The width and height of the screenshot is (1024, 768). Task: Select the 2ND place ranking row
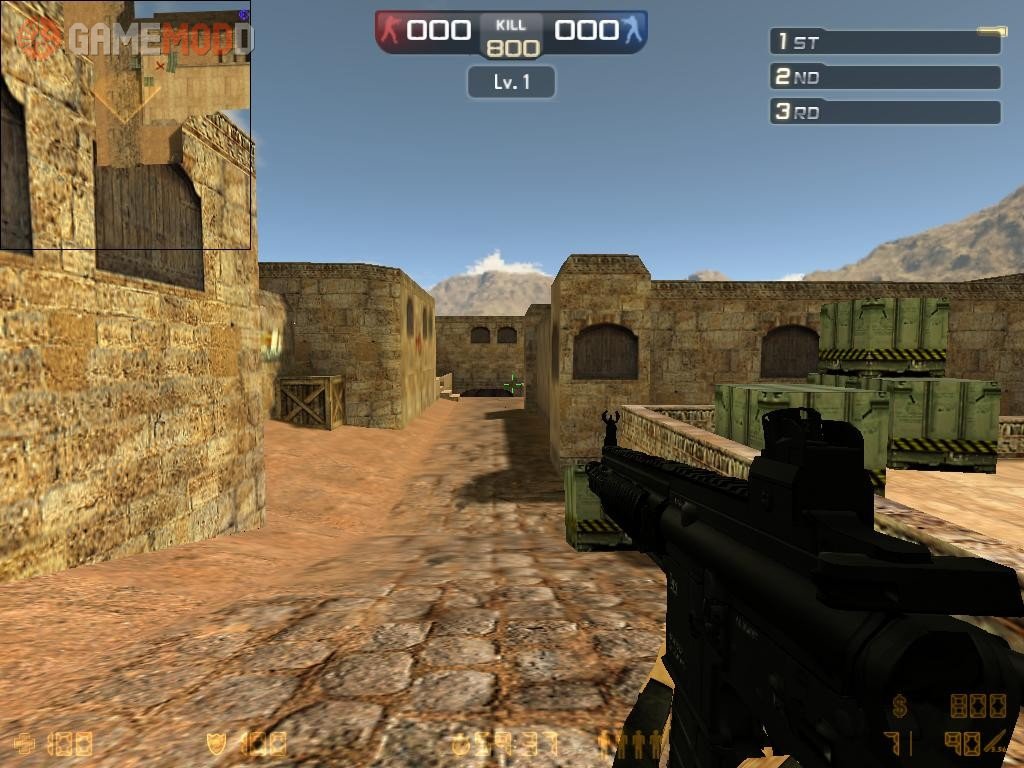[x=885, y=77]
